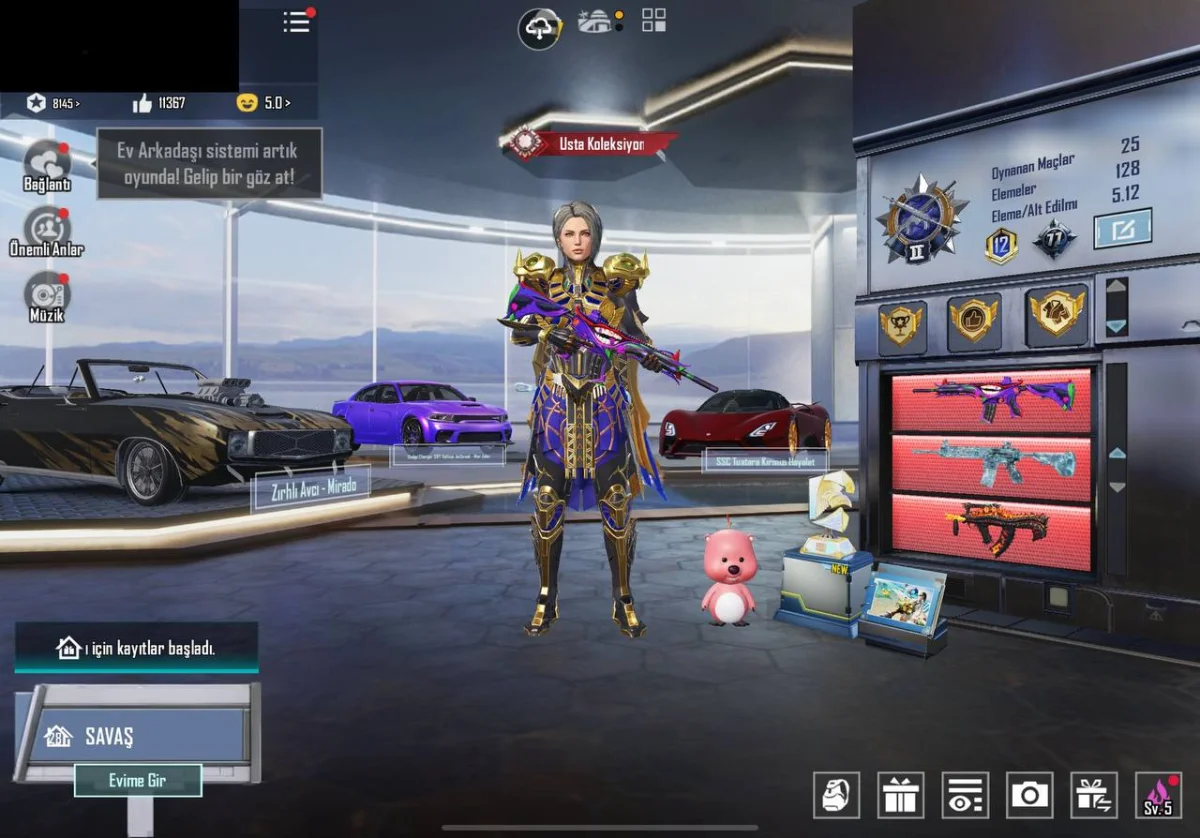Start a match with the SAVAŞ button
Screen dimensions: 1200x838
click(135, 737)
